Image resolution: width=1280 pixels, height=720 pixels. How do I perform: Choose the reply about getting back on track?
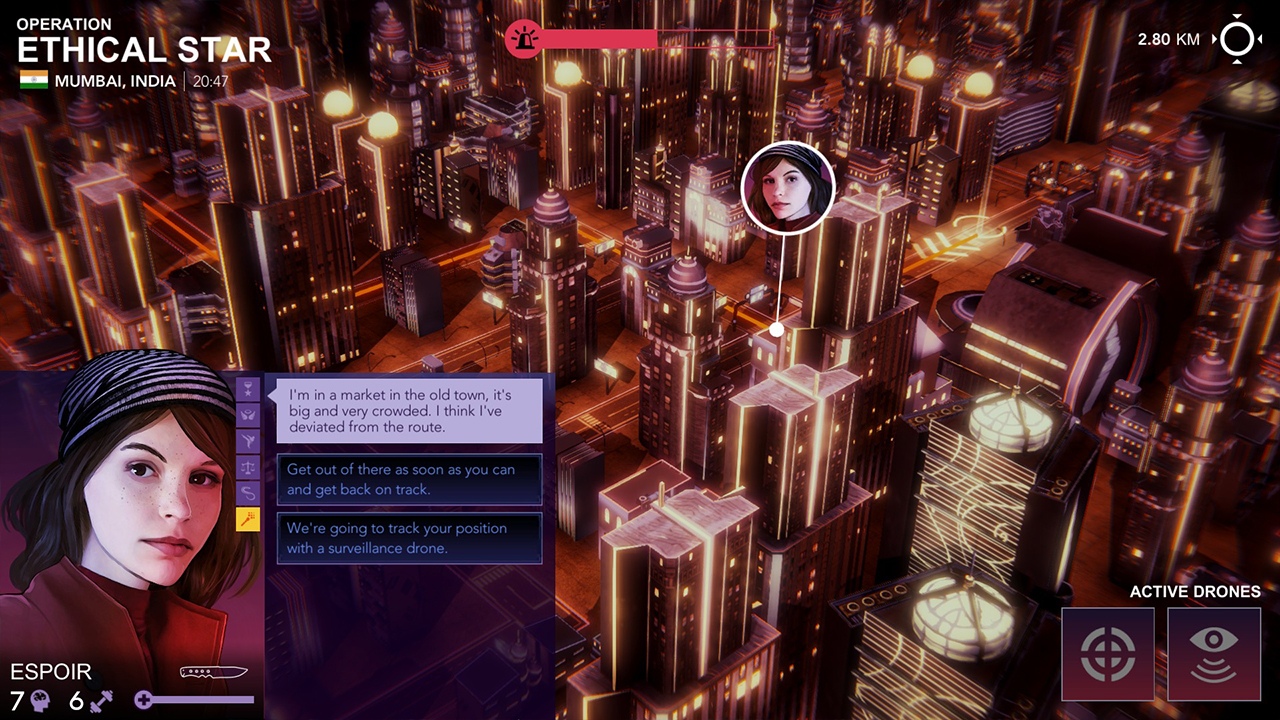pos(408,479)
